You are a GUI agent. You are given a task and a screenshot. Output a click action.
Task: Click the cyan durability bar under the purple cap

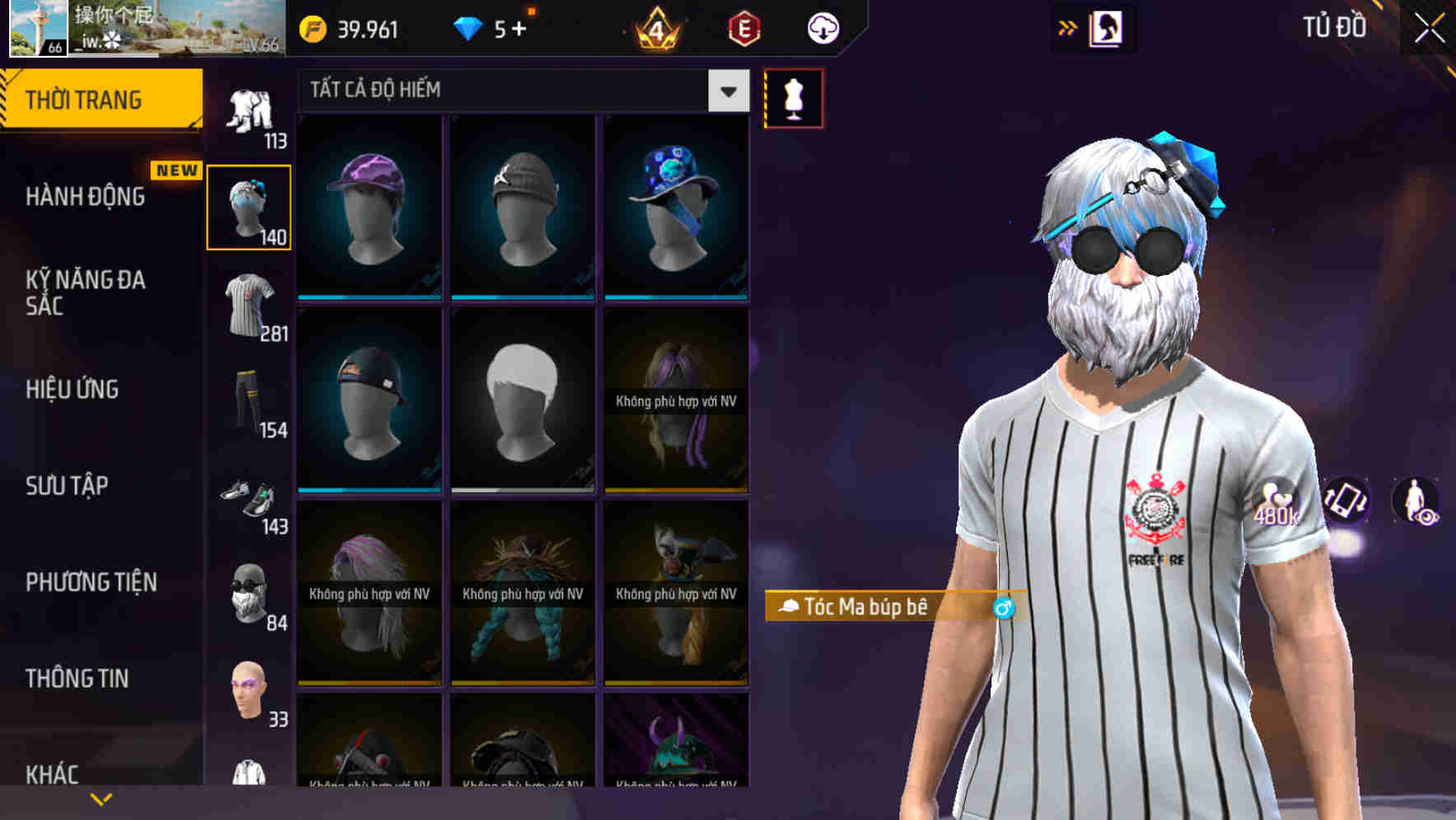pyautogui.click(x=369, y=297)
